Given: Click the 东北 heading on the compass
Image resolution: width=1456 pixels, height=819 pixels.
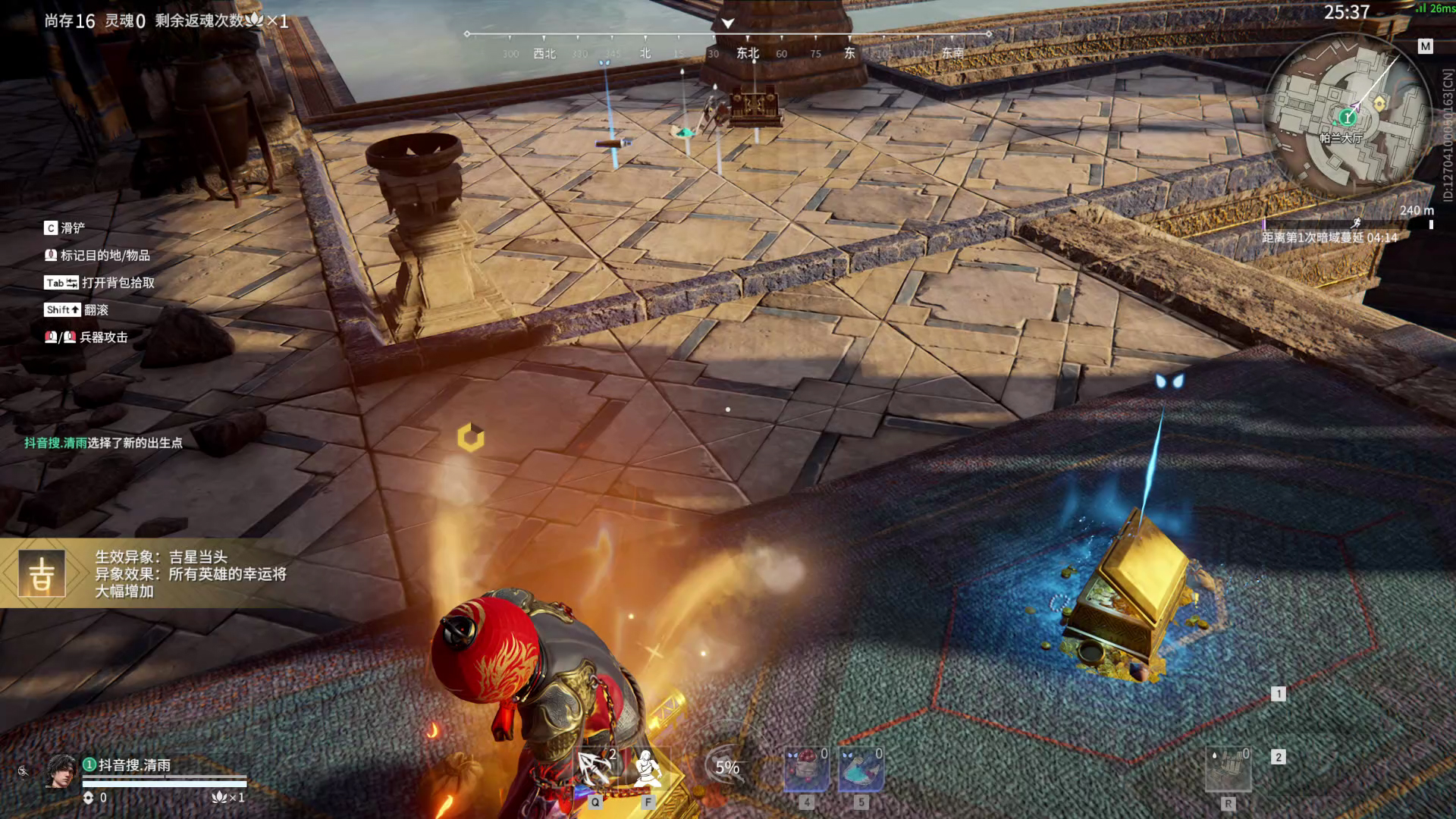Looking at the screenshot, I should coord(748,53).
